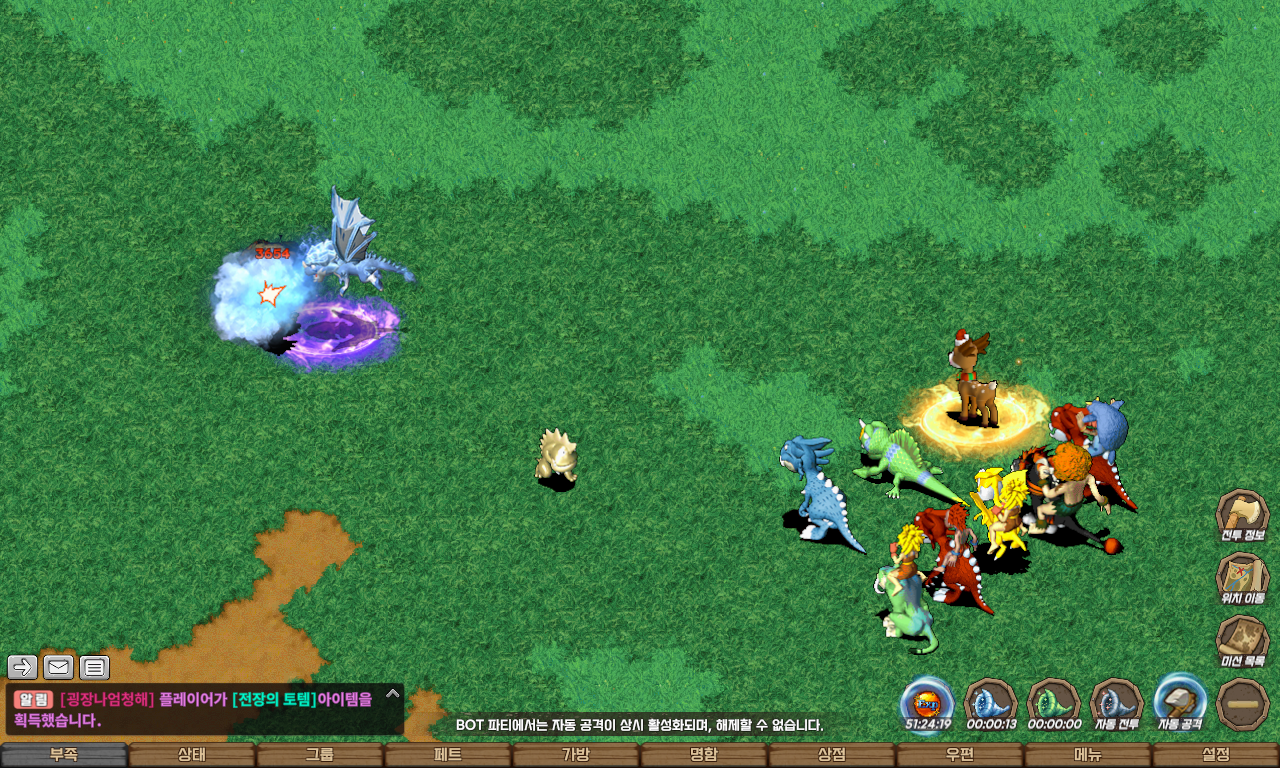Viewport: 1280px width, 768px height.
Task: Open the 상태 (status) menu
Action: click(192, 755)
